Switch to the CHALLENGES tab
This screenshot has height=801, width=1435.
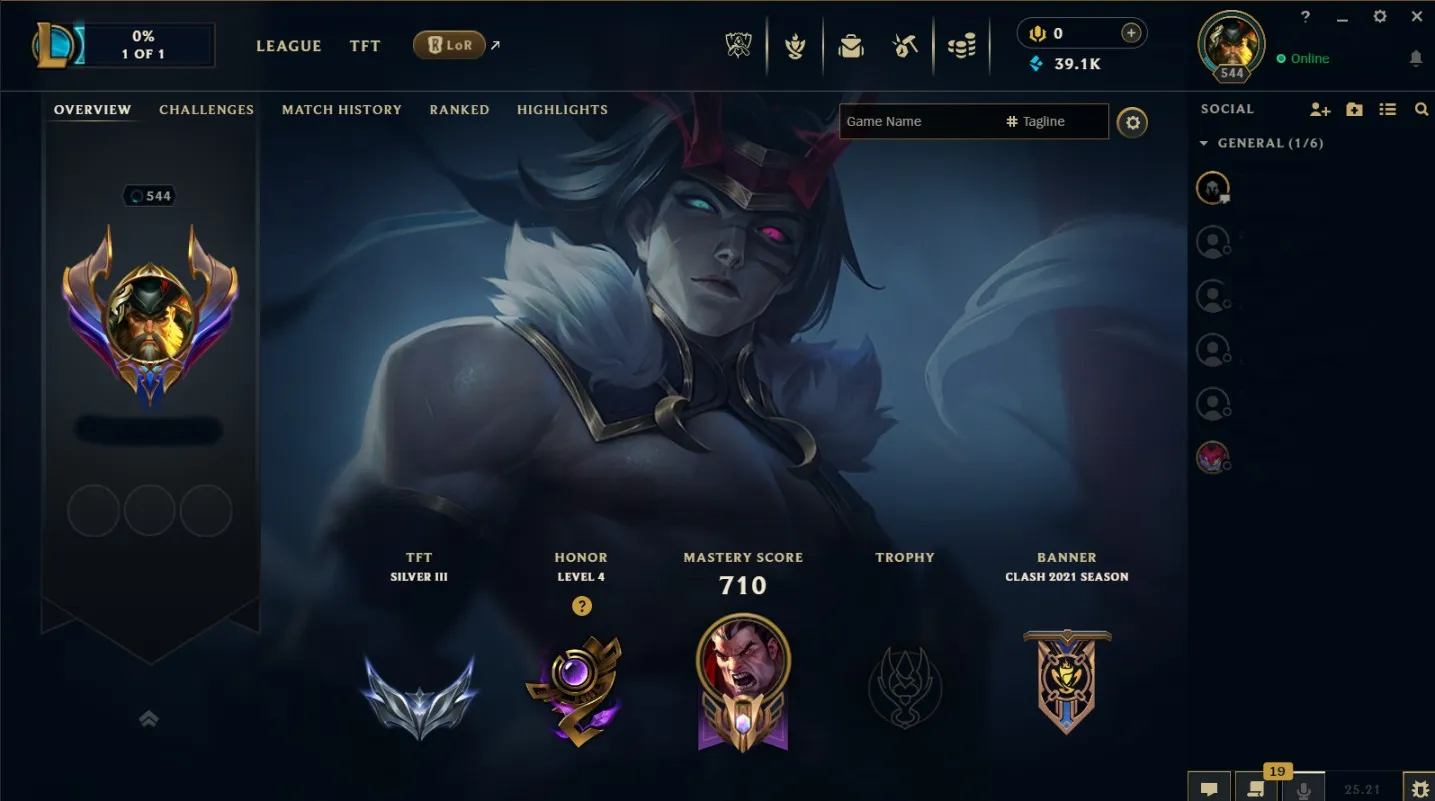[x=206, y=110]
